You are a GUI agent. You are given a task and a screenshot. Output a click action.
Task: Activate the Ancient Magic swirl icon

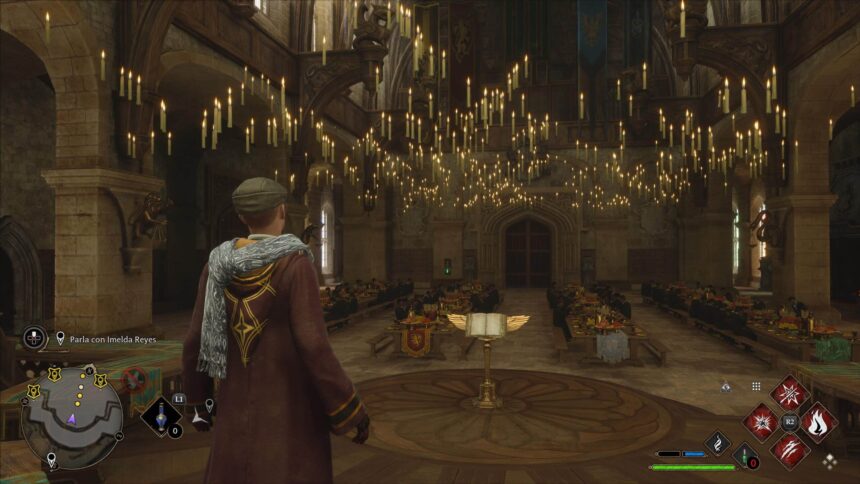pyautogui.click(x=717, y=443)
